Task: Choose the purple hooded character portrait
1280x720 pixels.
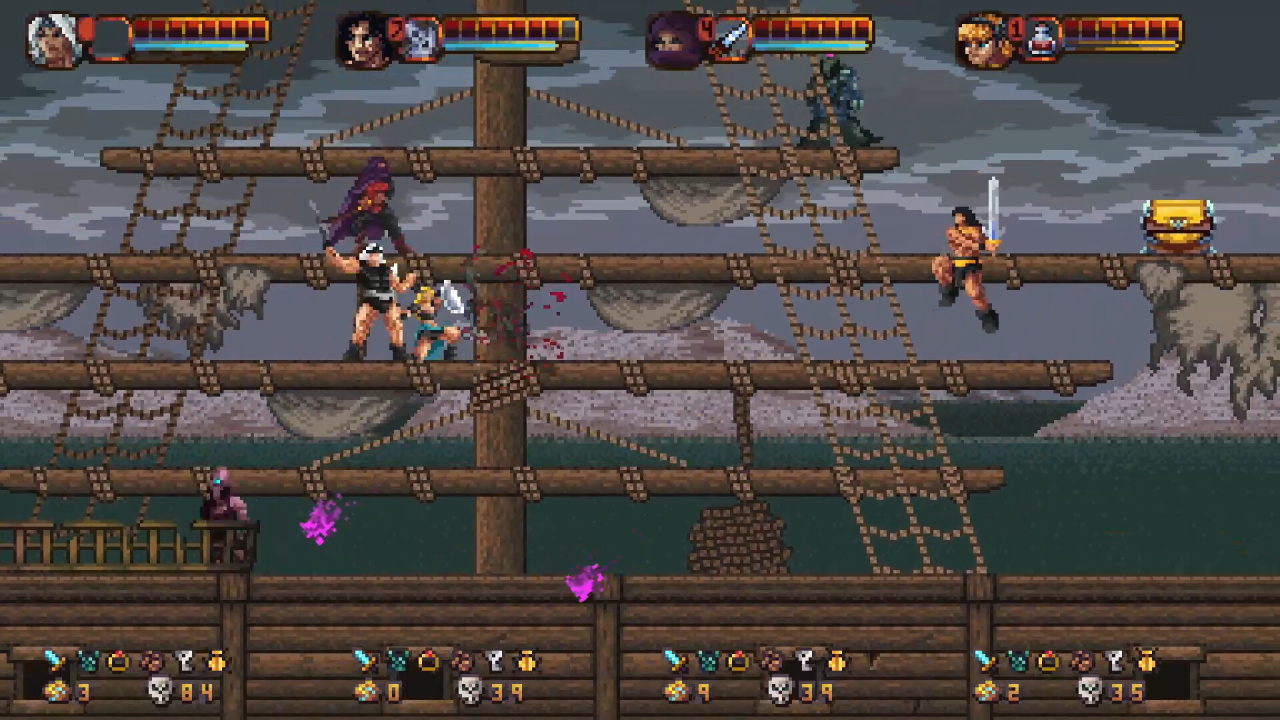Action: (671, 41)
